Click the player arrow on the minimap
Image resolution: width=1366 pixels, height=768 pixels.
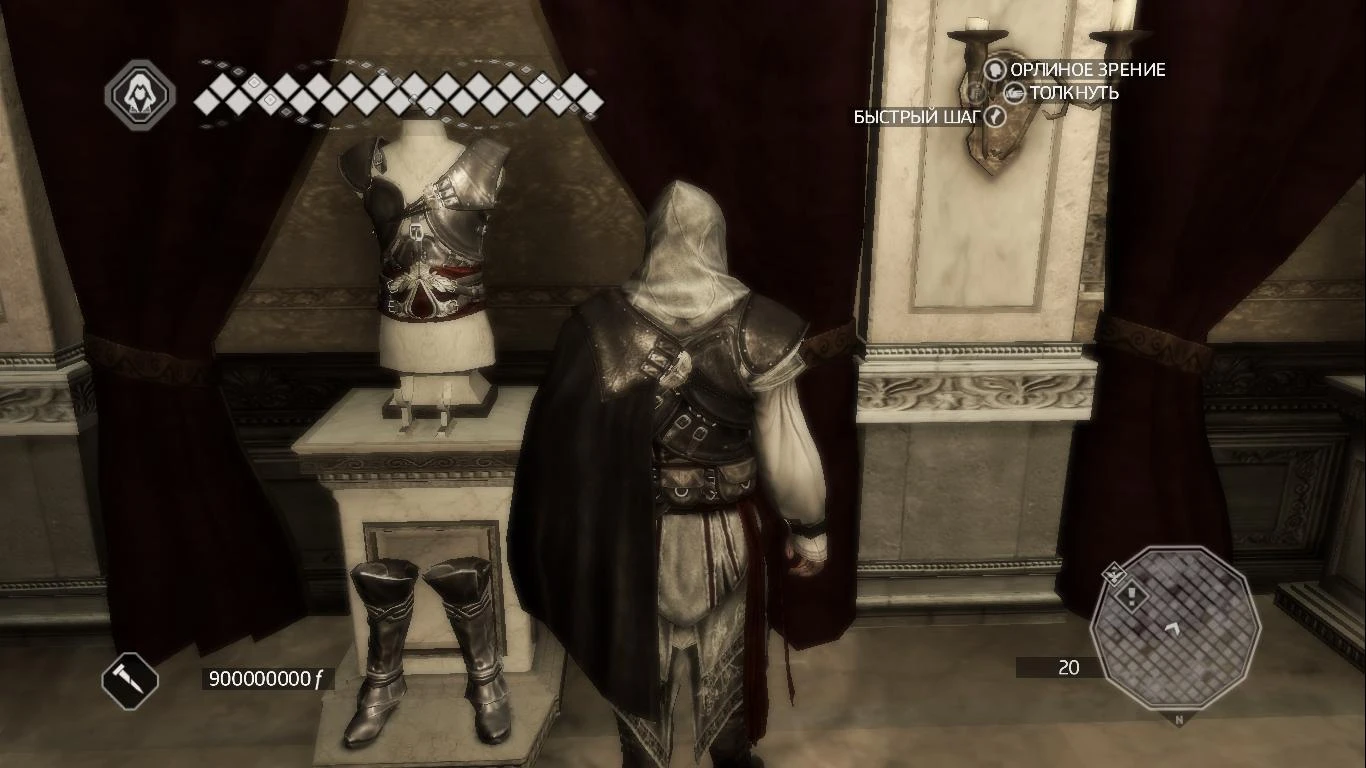coord(1173,629)
